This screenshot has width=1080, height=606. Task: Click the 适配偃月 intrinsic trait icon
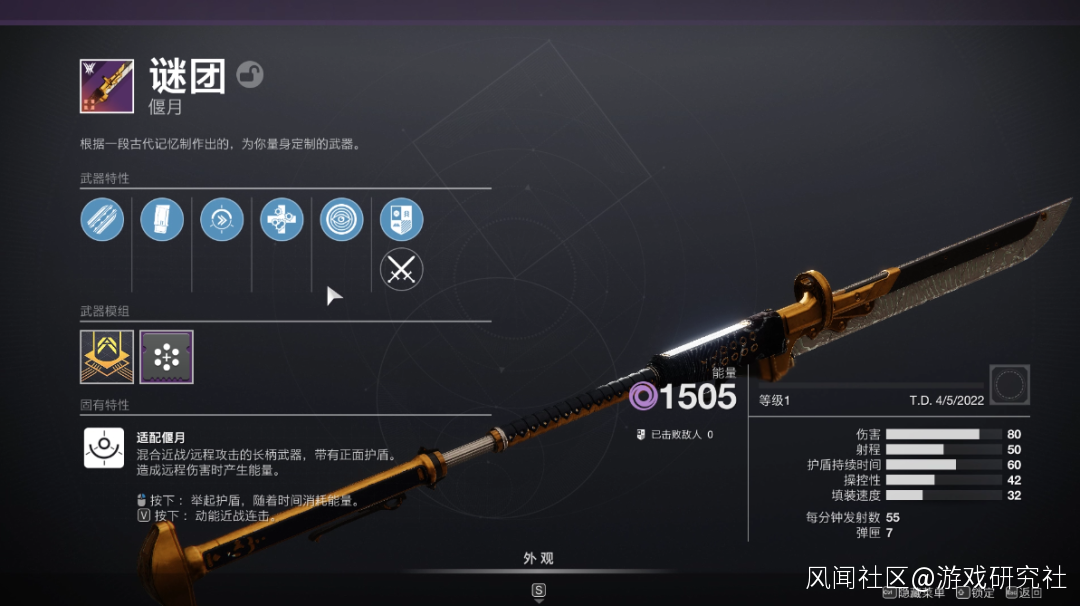tap(104, 448)
